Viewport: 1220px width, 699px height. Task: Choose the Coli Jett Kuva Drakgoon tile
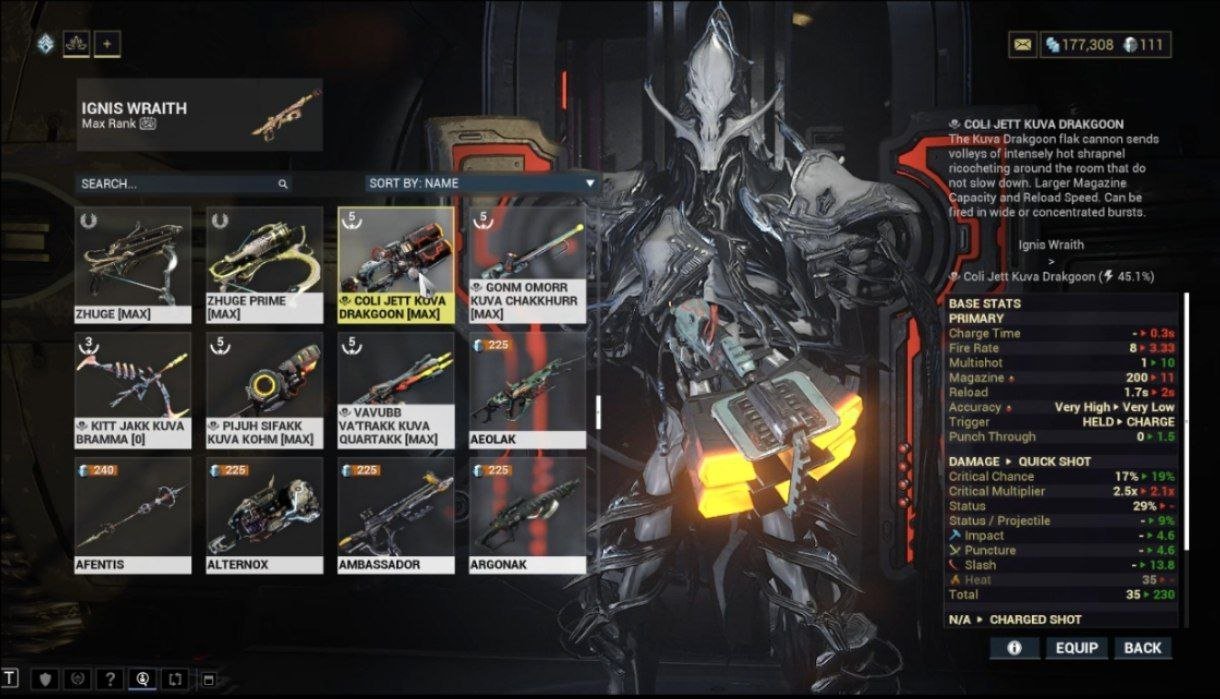(x=396, y=263)
